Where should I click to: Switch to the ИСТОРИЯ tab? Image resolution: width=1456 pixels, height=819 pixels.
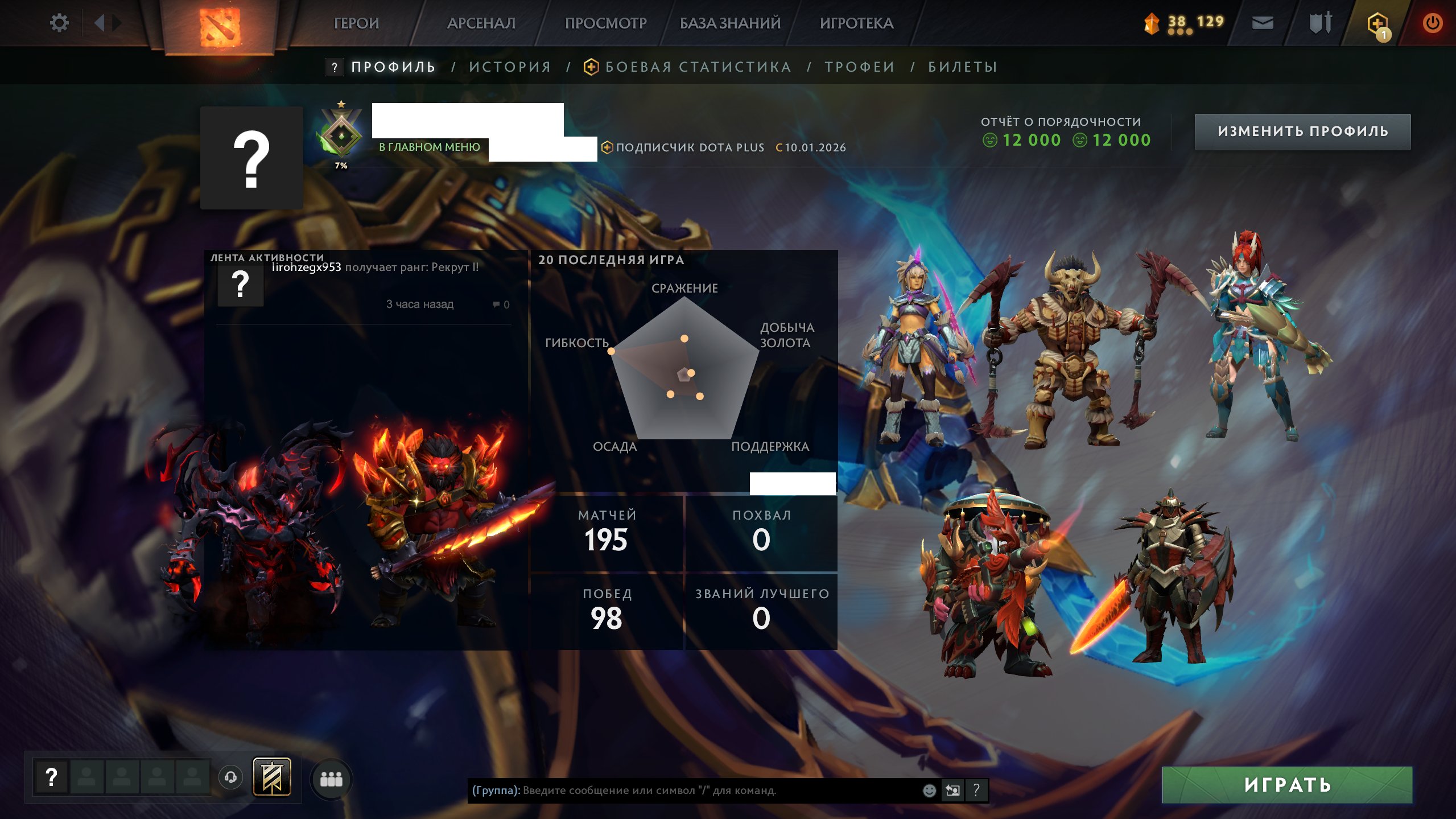click(509, 67)
